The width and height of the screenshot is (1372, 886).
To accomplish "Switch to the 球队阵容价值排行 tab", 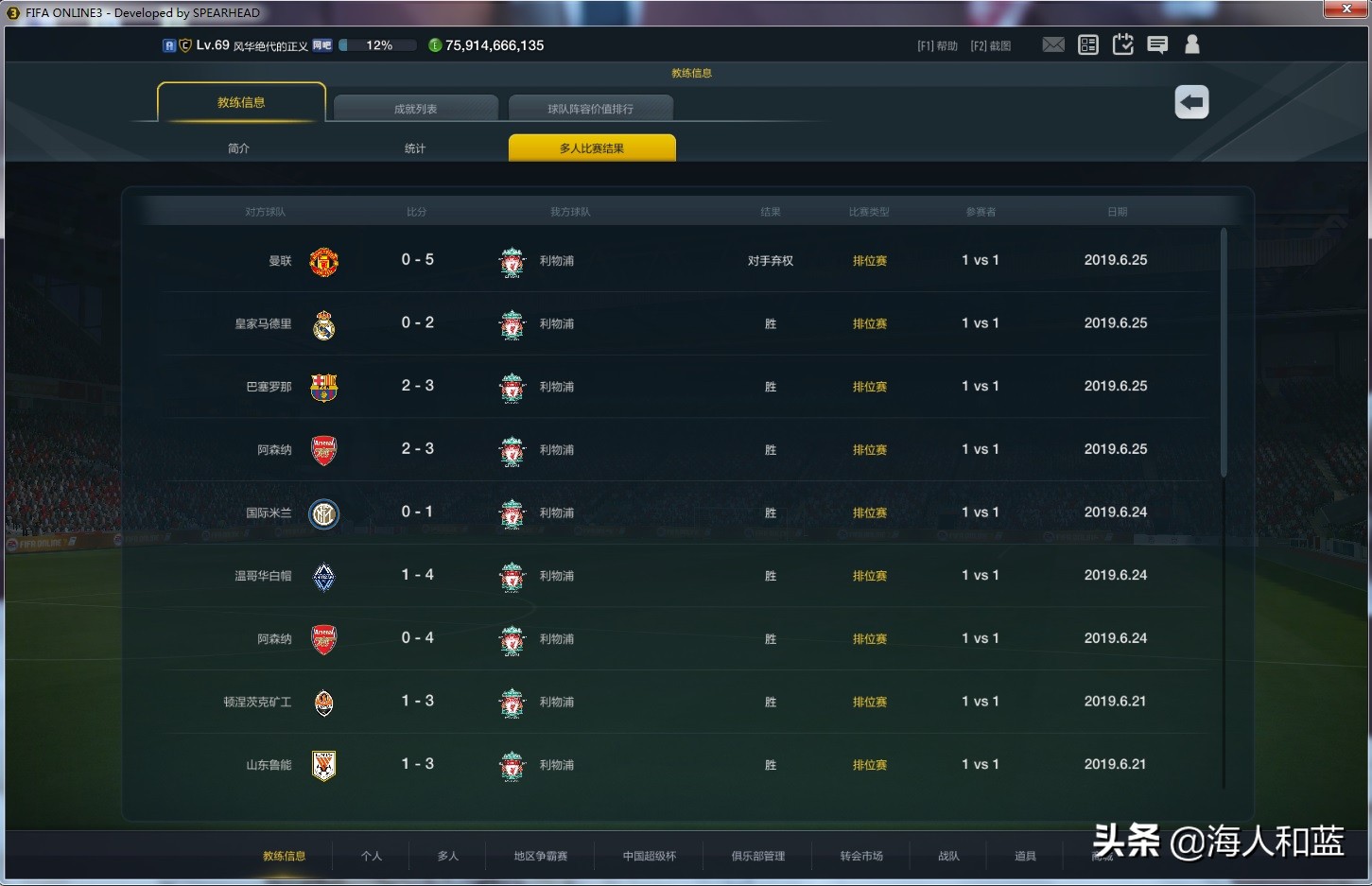I will 591,108.
